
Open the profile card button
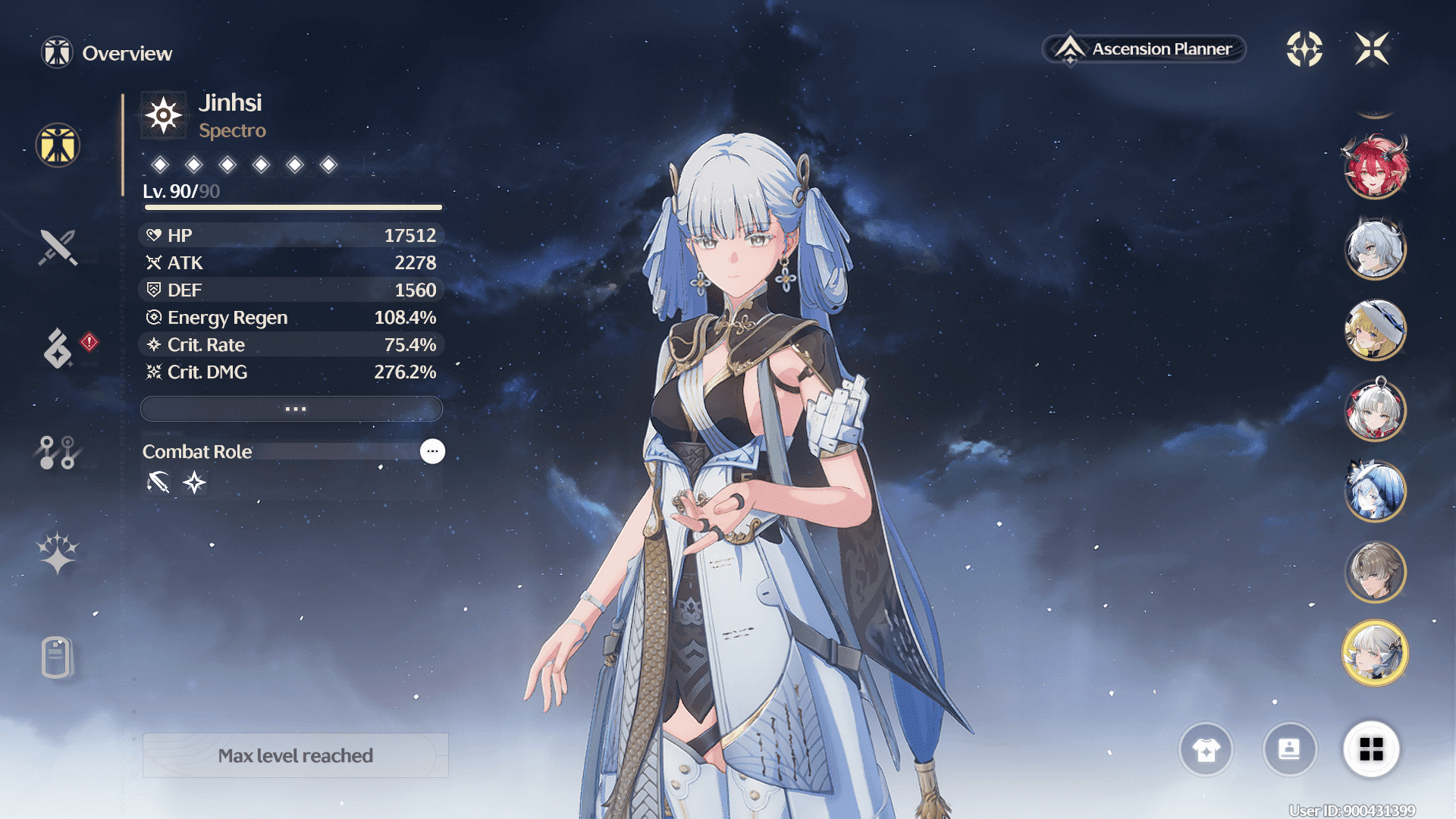pyautogui.click(x=1289, y=750)
